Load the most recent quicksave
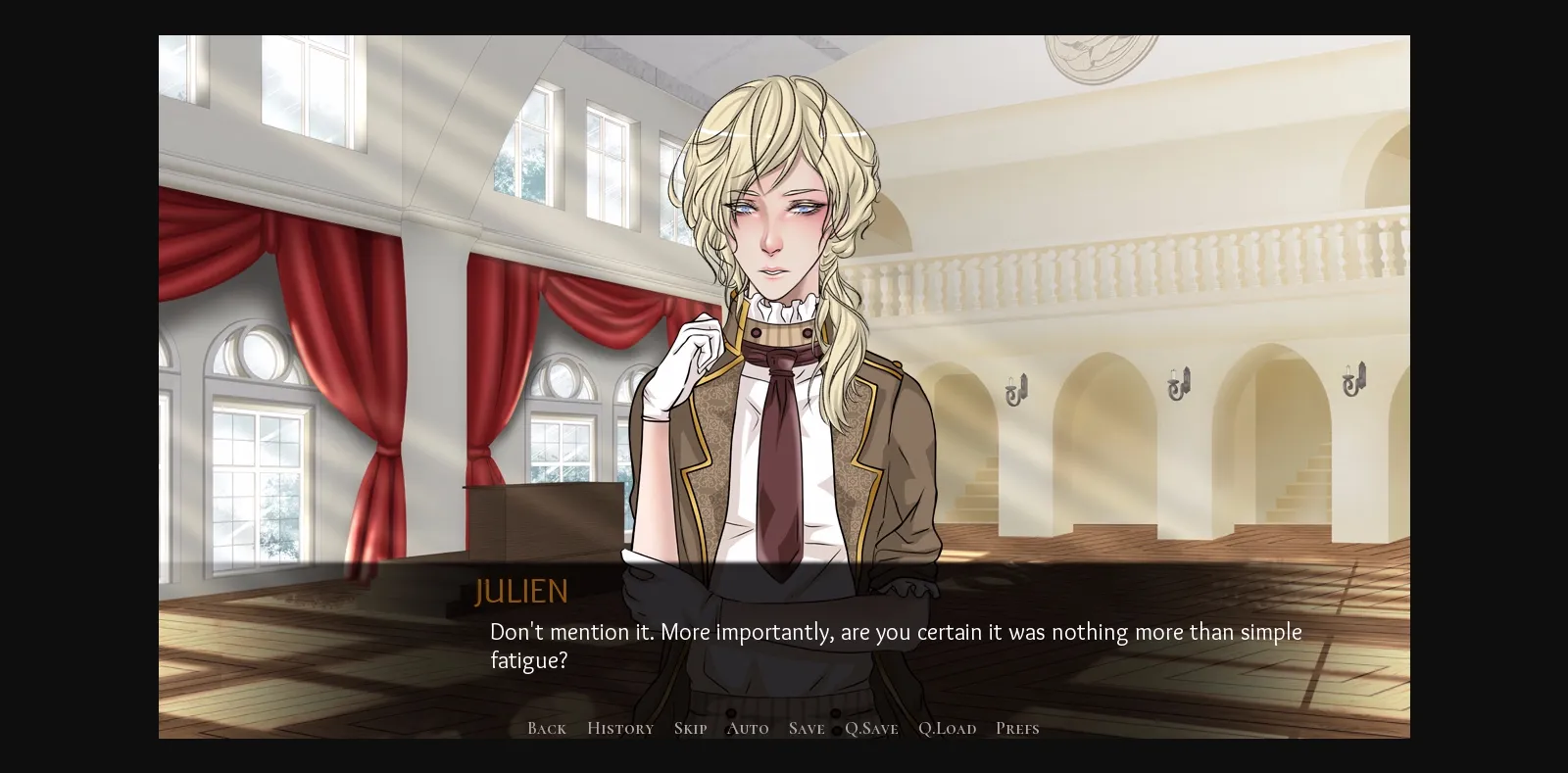This screenshot has height=773, width=1568. point(947,728)
